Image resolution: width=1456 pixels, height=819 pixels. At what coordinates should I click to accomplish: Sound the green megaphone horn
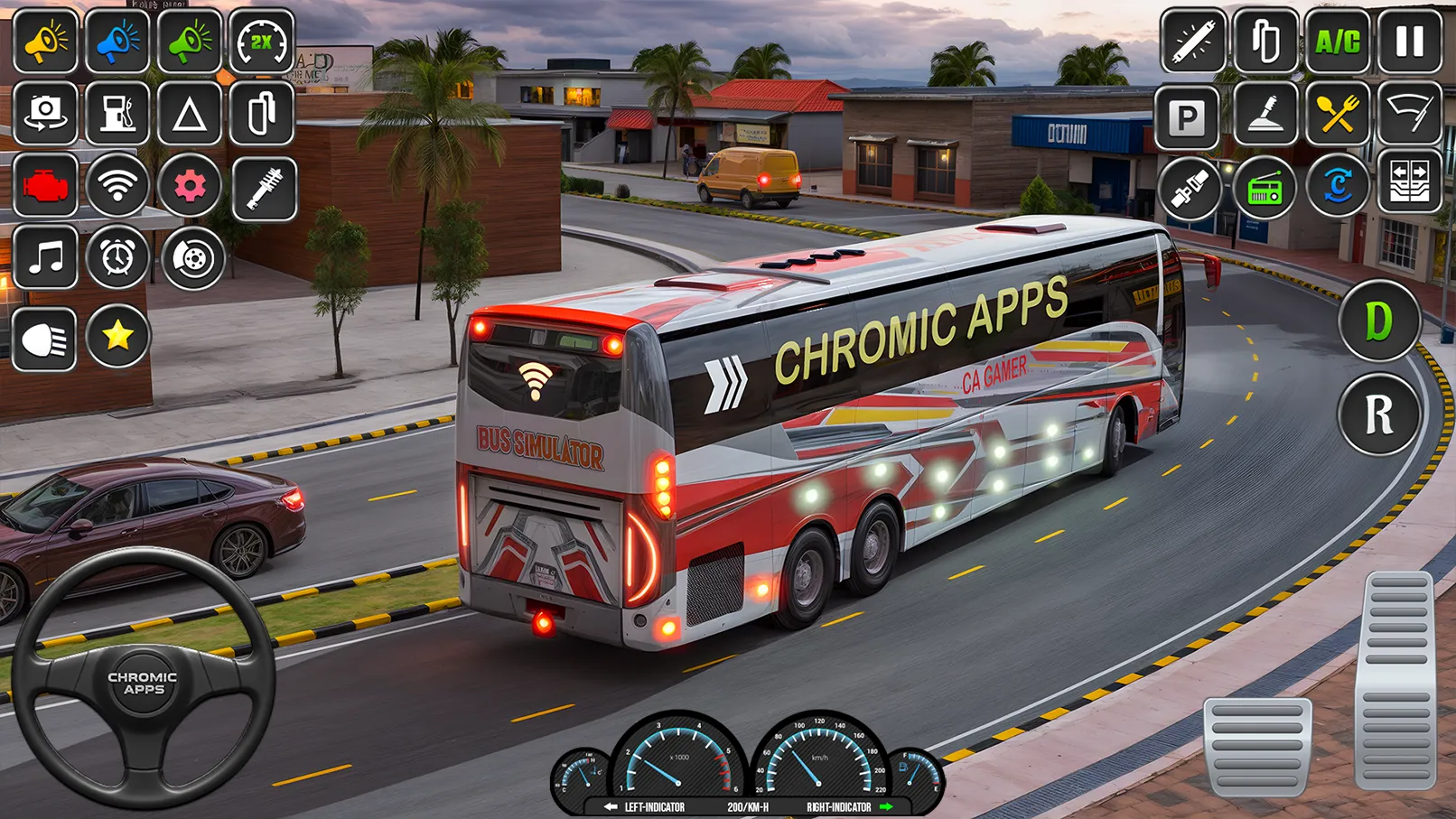[190, 41]
